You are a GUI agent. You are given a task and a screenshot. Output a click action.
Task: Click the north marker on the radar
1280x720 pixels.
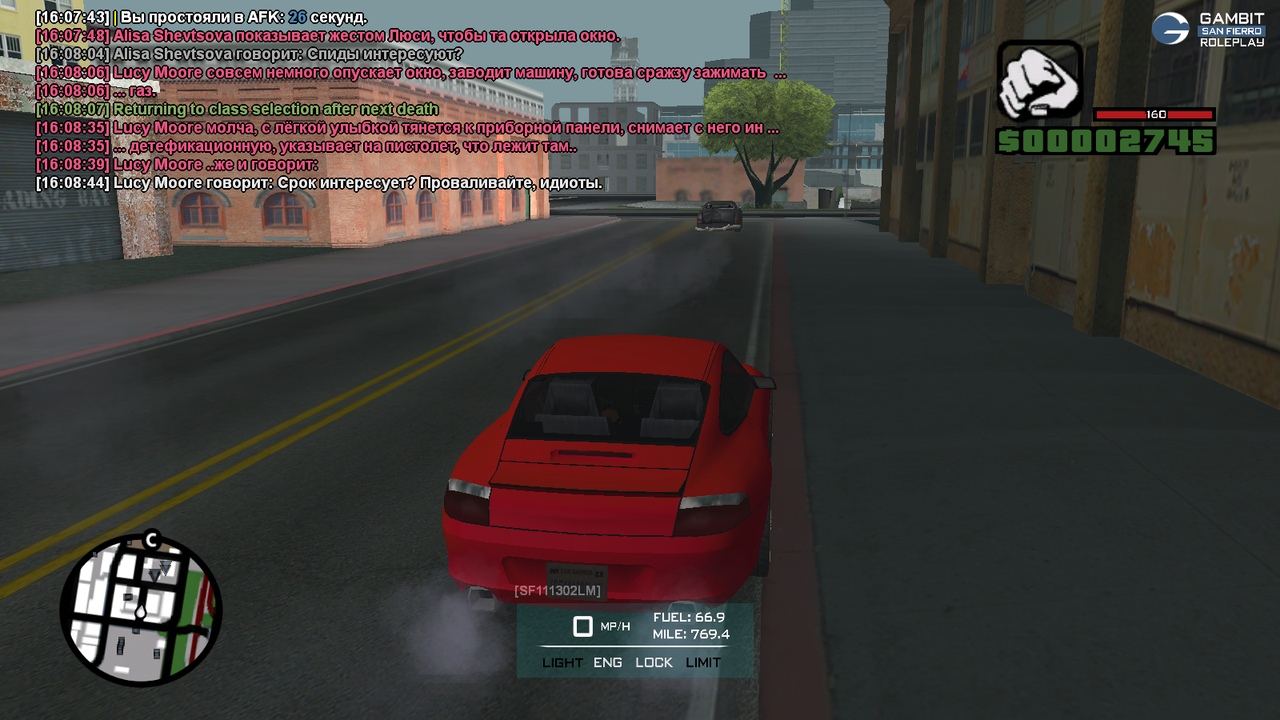(152, 541)
